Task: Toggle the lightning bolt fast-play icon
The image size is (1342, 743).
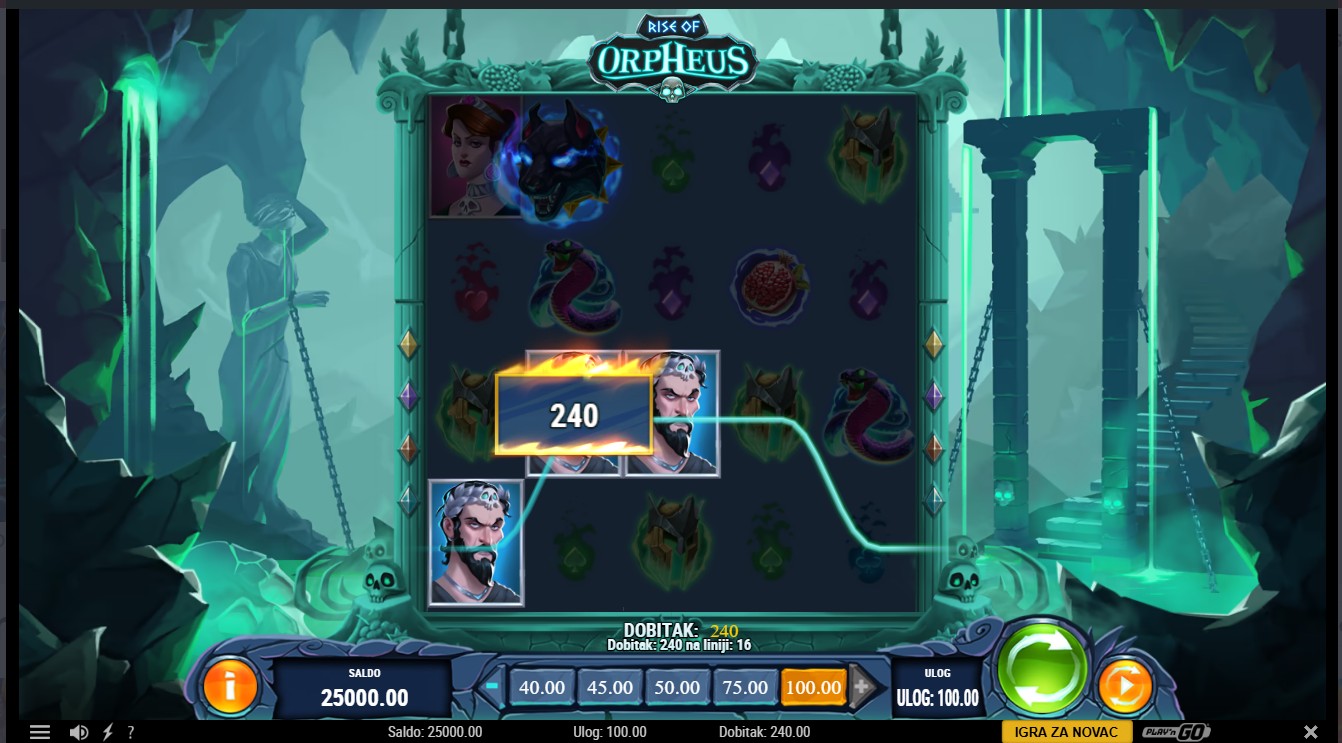Action: click(107, 732)
